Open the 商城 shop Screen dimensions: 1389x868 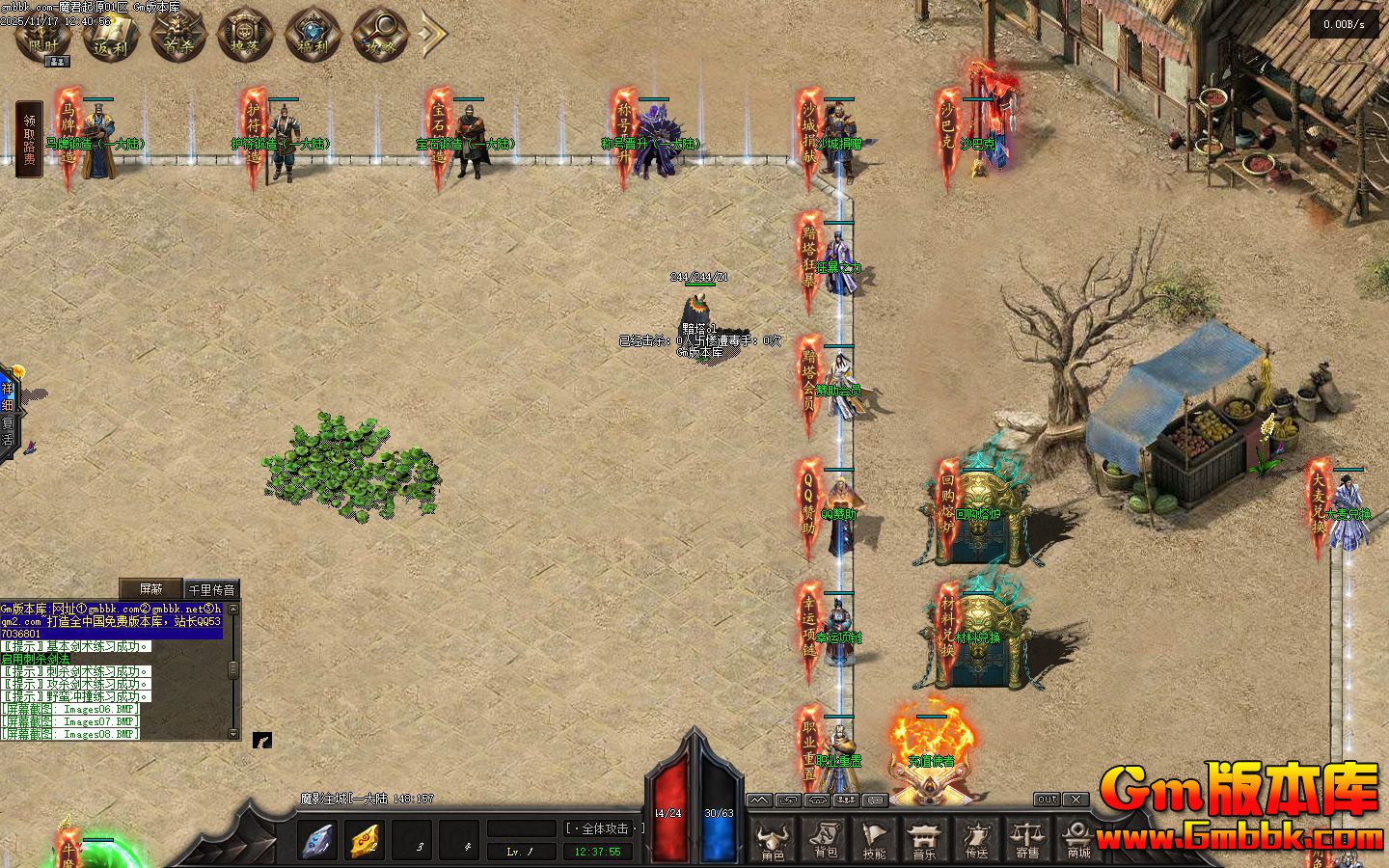[x=1078, y=840]
